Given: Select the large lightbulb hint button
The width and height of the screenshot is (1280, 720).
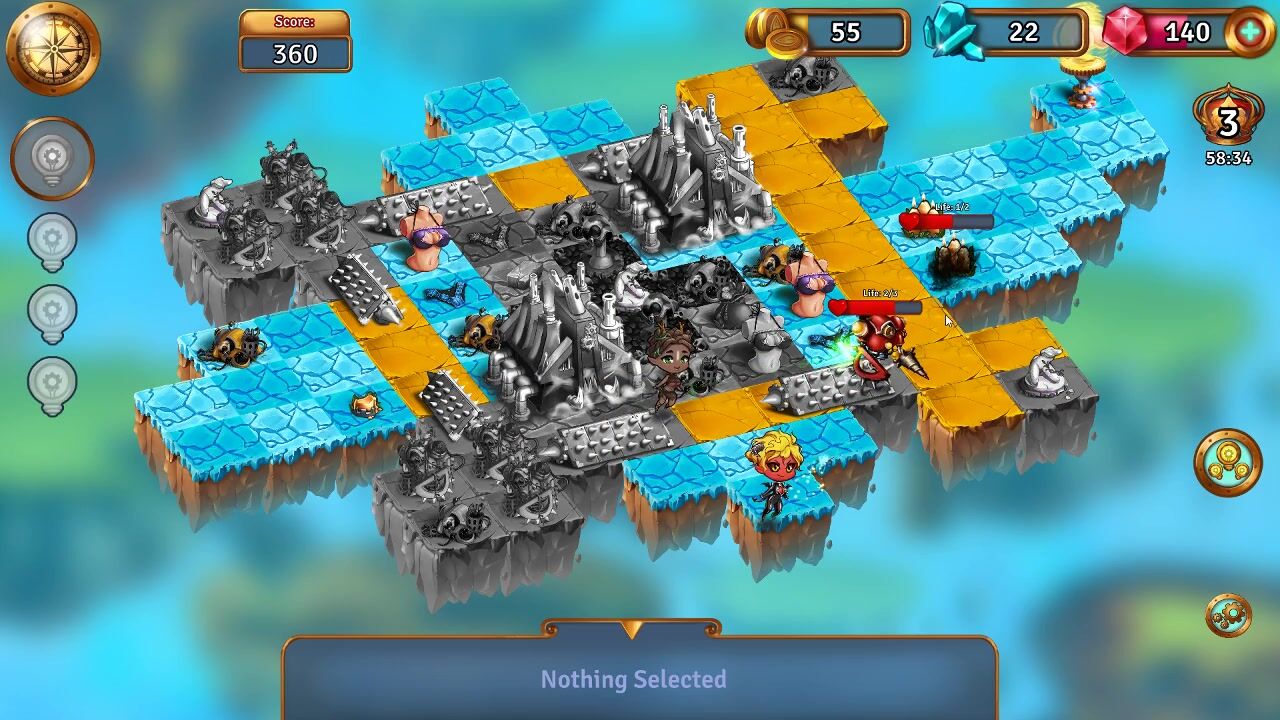Looking at the screenshot, I should pyautogui.click(x=52, y=158).
